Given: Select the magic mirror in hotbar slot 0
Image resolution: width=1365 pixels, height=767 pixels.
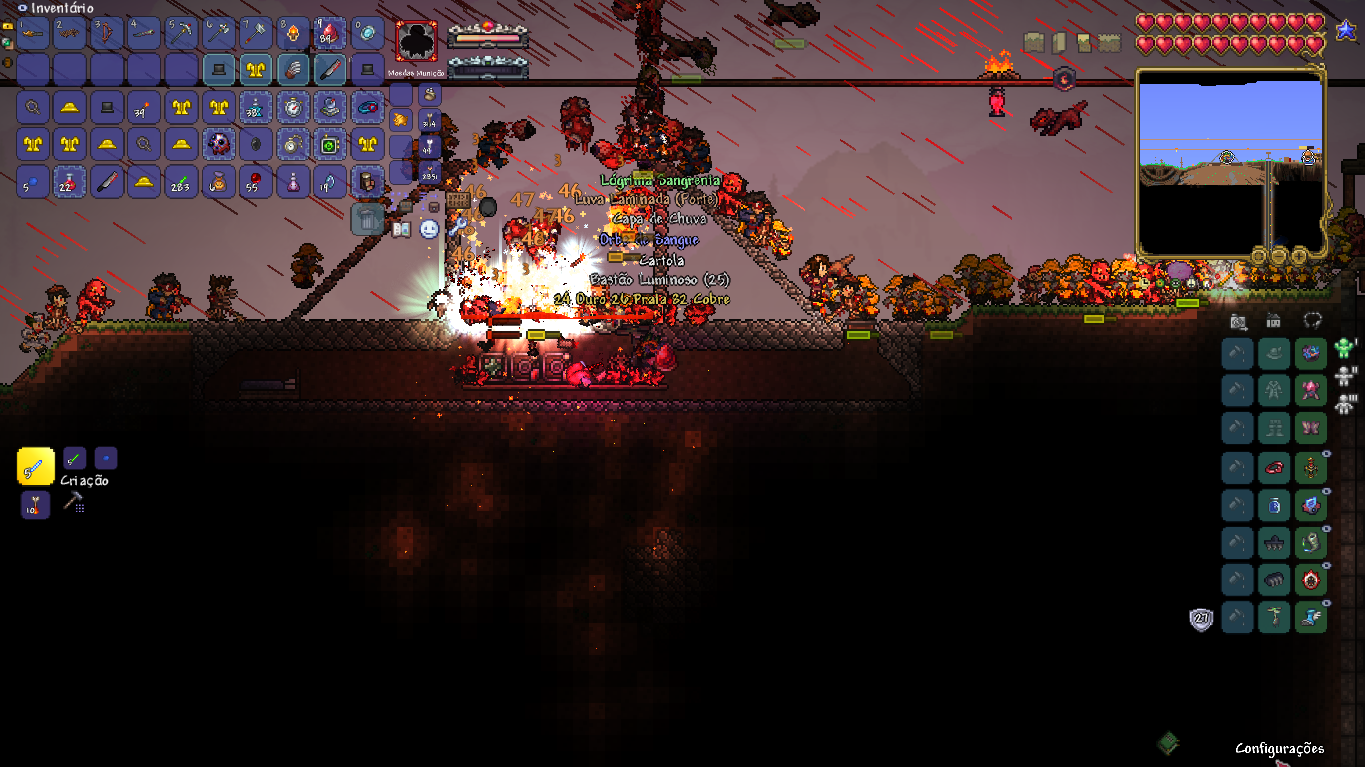Looking at the screenshot, I should point(366,35).
